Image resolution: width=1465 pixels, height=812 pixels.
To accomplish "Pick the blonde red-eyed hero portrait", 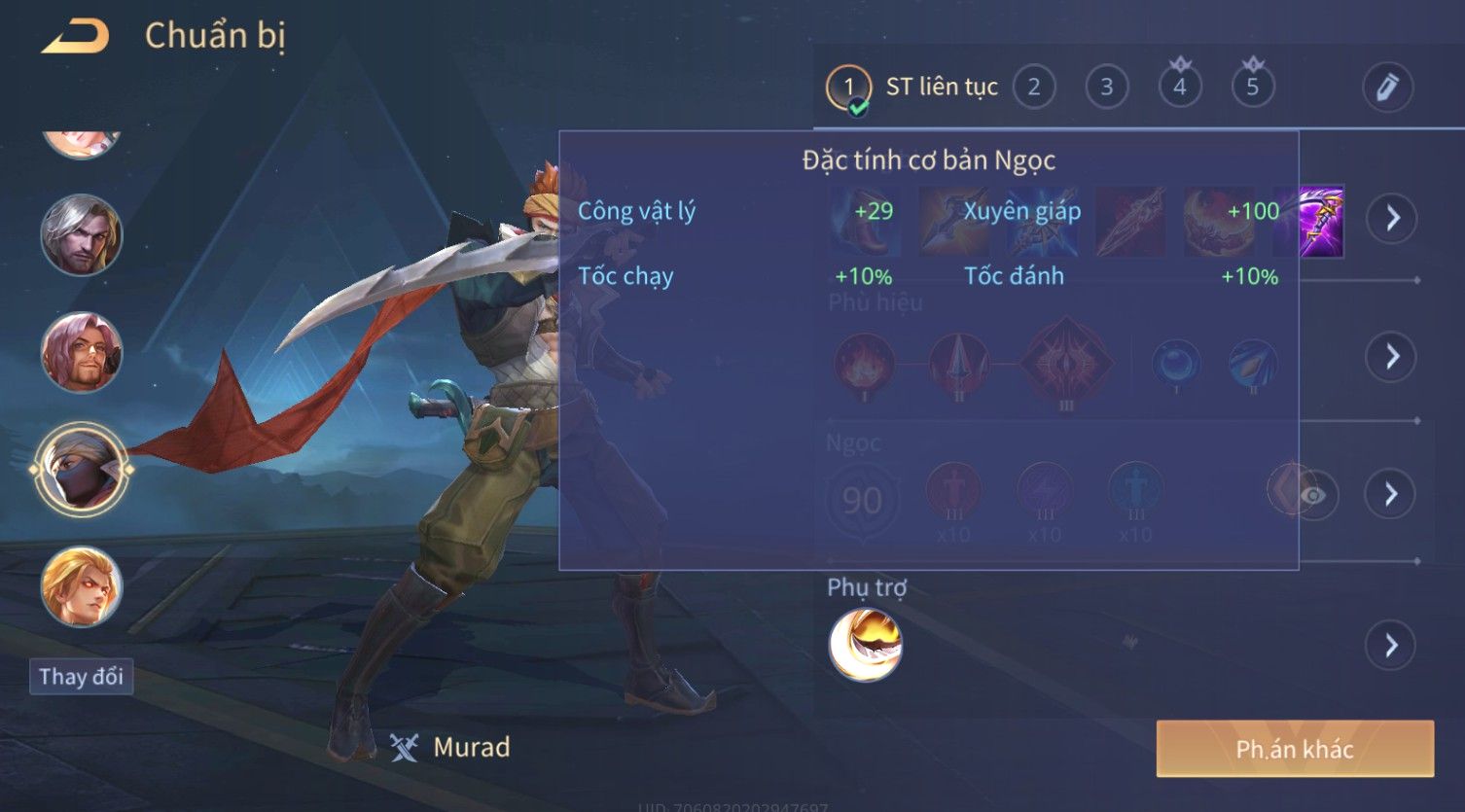I will point(81,586).
